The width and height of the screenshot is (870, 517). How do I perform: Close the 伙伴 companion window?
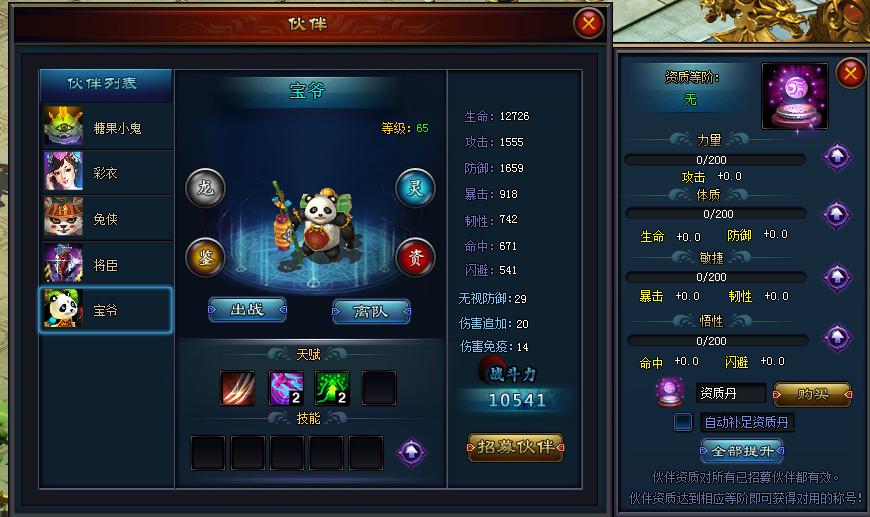click(589, 22)
